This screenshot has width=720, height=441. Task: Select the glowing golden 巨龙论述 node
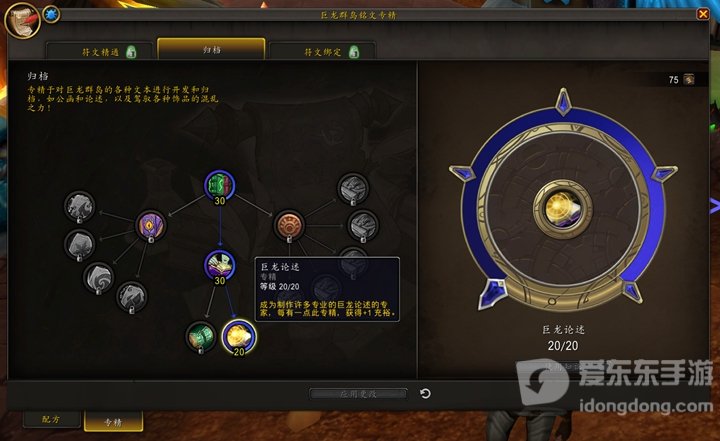click(238, 336)
